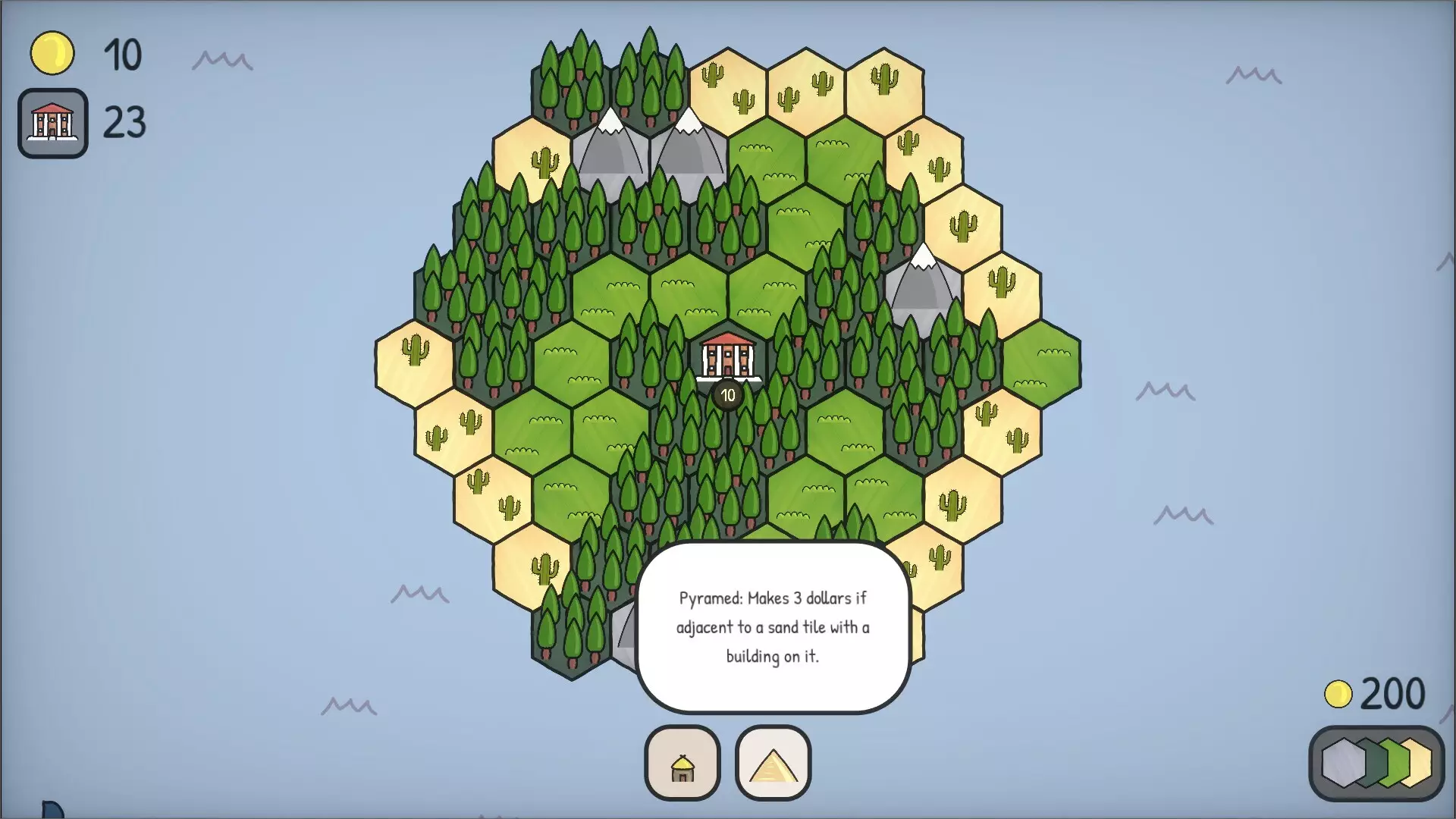This screenshot has height=819, width=1456.
Task: Click the 10 badge under the temple
Action: pyautogui.click(x=727, y=394)
